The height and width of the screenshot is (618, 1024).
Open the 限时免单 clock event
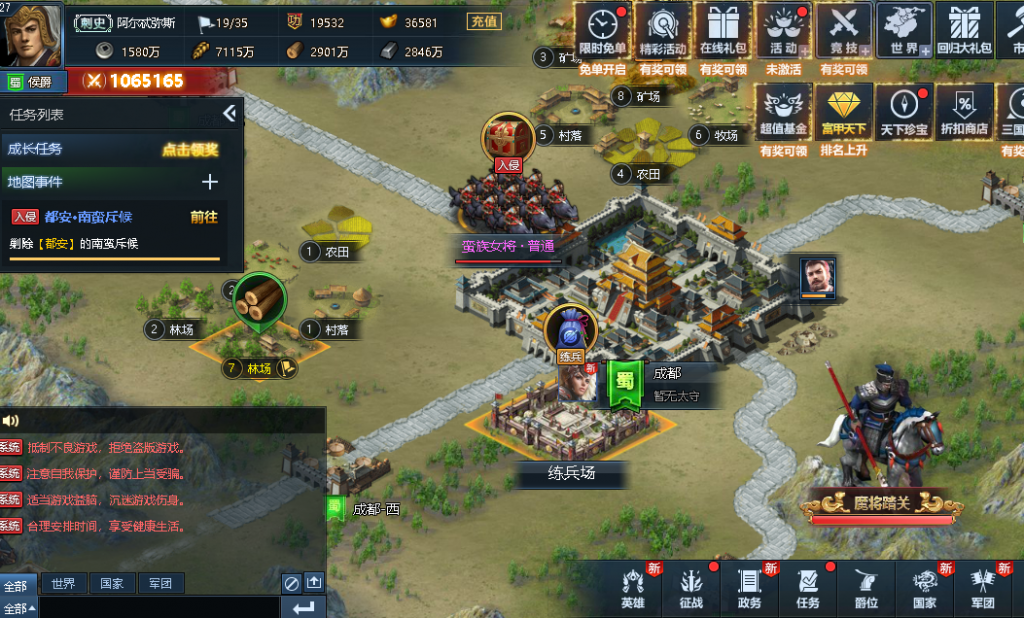point(603,32)
